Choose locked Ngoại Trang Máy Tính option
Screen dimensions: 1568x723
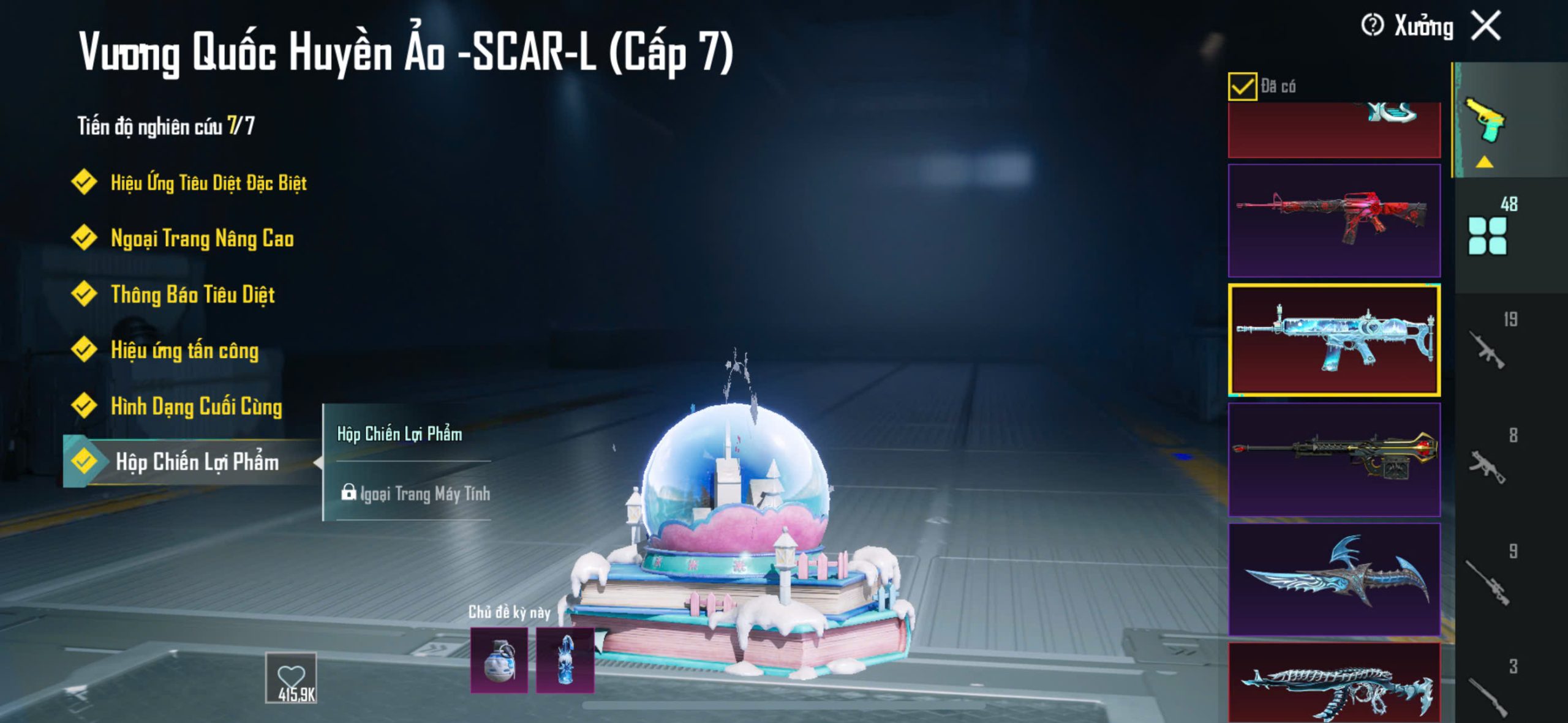417,493
